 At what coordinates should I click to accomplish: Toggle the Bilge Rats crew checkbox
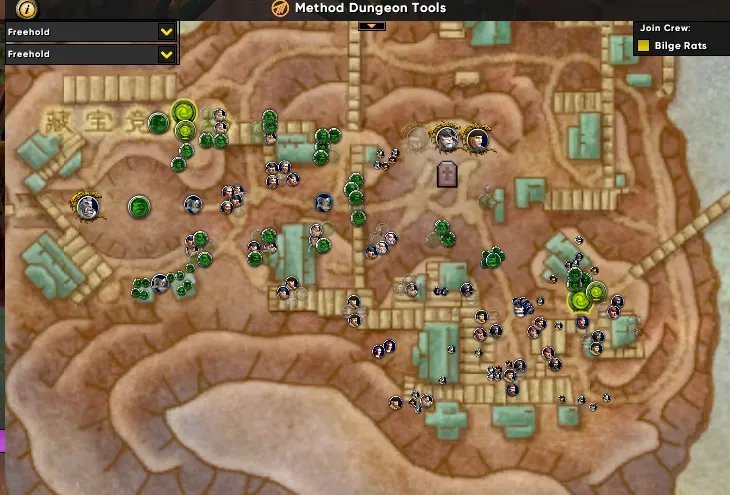click(x=645, y=46)
